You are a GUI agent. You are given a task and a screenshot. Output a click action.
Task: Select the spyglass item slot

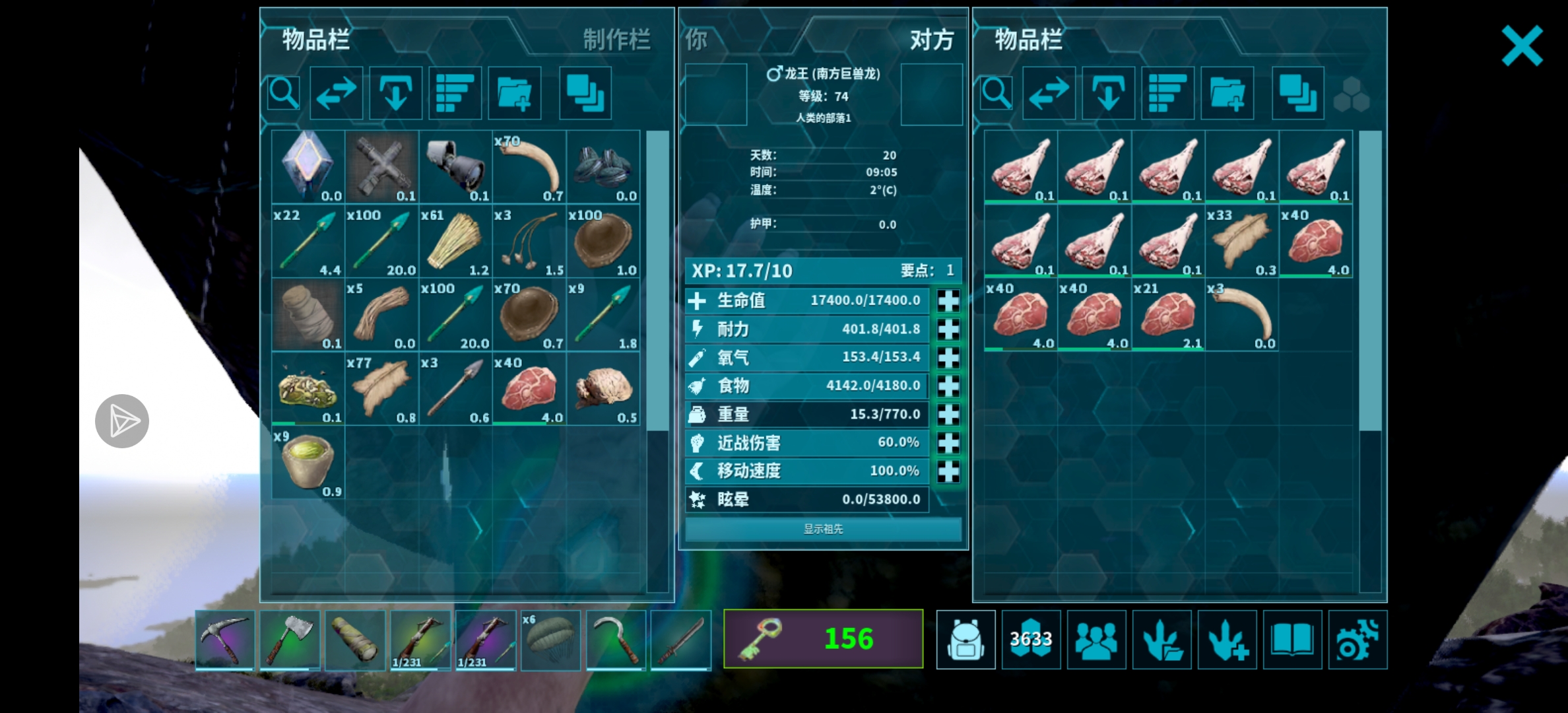click(455, 167)
